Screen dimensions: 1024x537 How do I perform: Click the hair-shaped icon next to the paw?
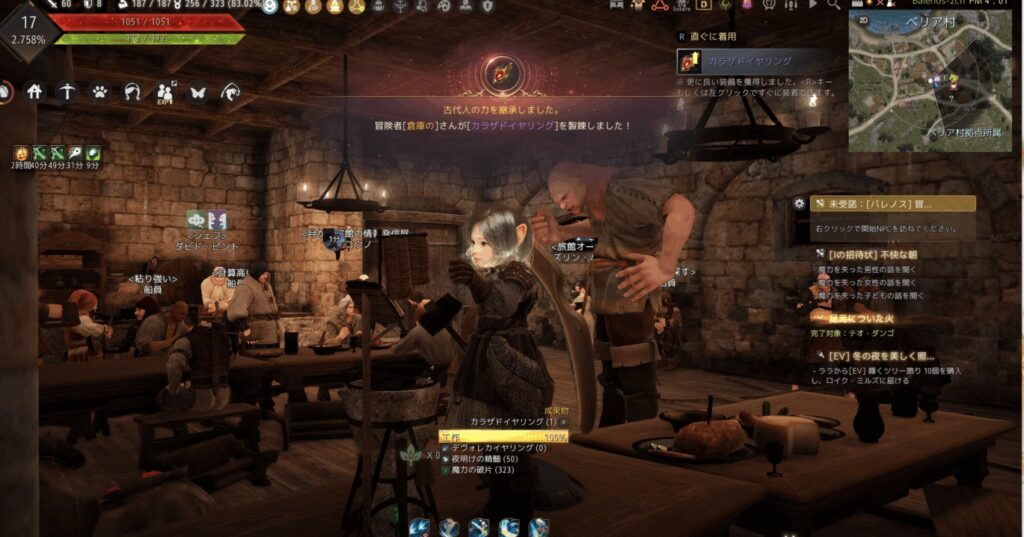pyautogui.click(x=132, y=92)
